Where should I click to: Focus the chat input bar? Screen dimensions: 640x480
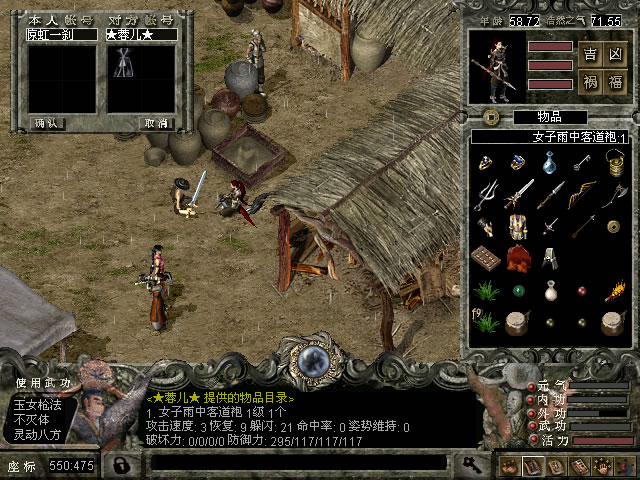pos(300,464)
